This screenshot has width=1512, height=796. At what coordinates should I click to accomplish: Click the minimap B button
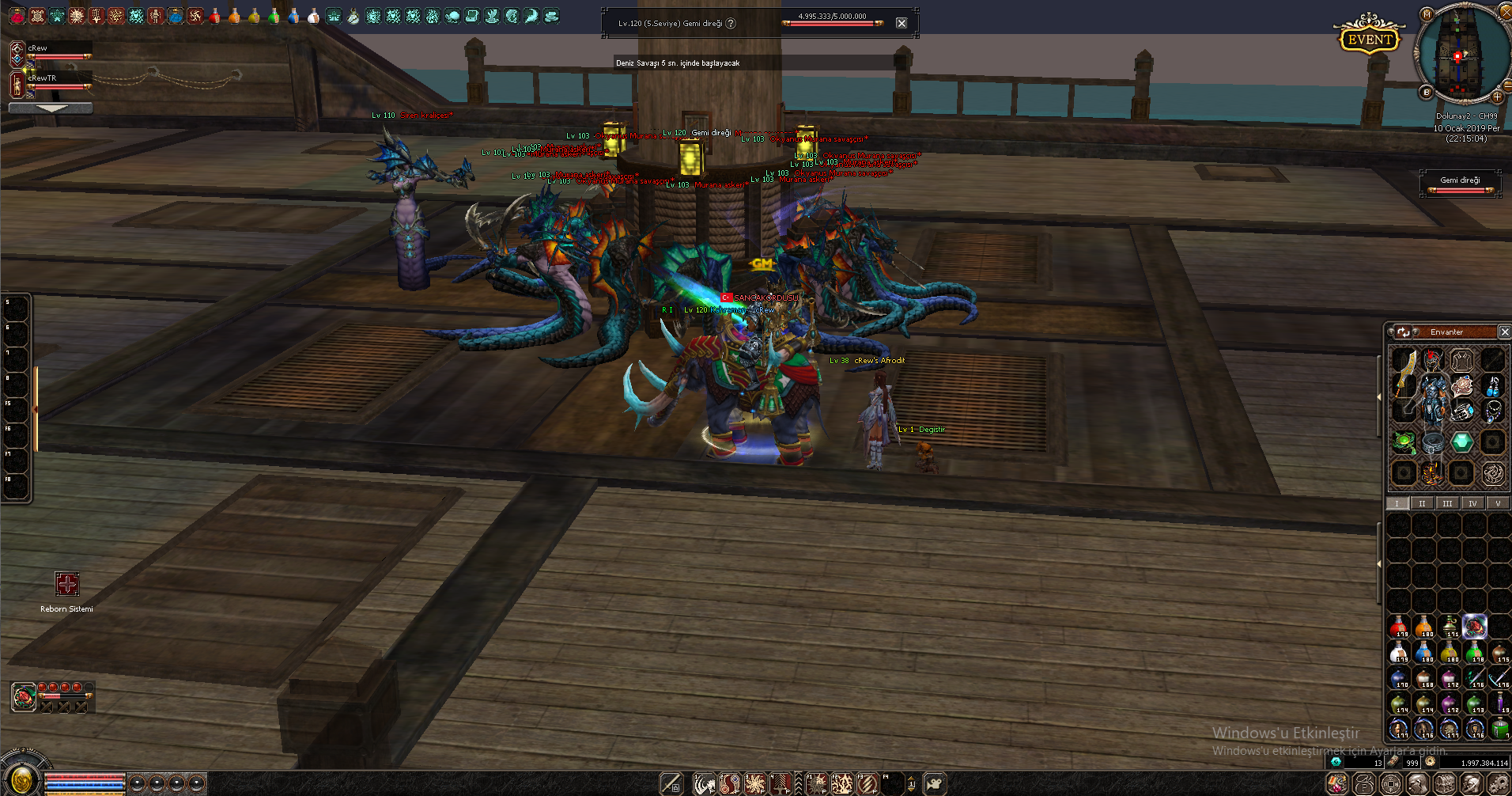pos(1427,92)
